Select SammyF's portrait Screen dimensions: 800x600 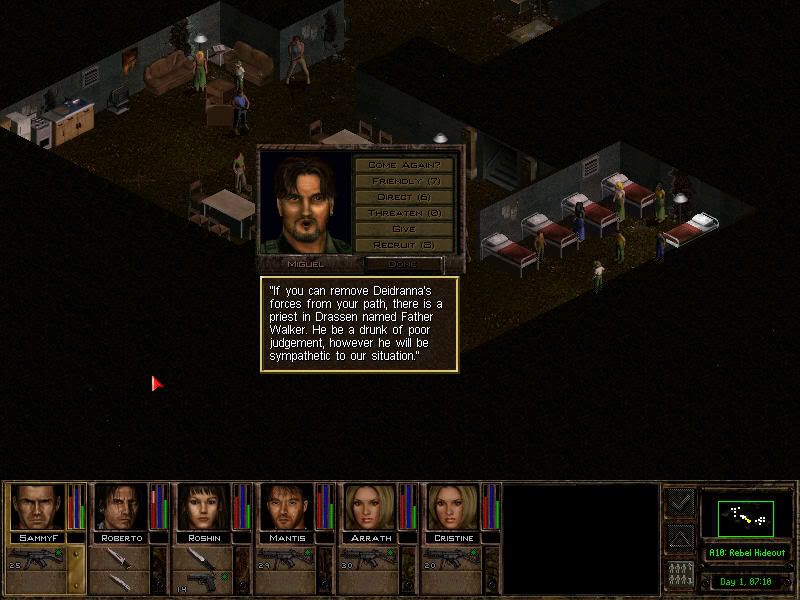39,506
